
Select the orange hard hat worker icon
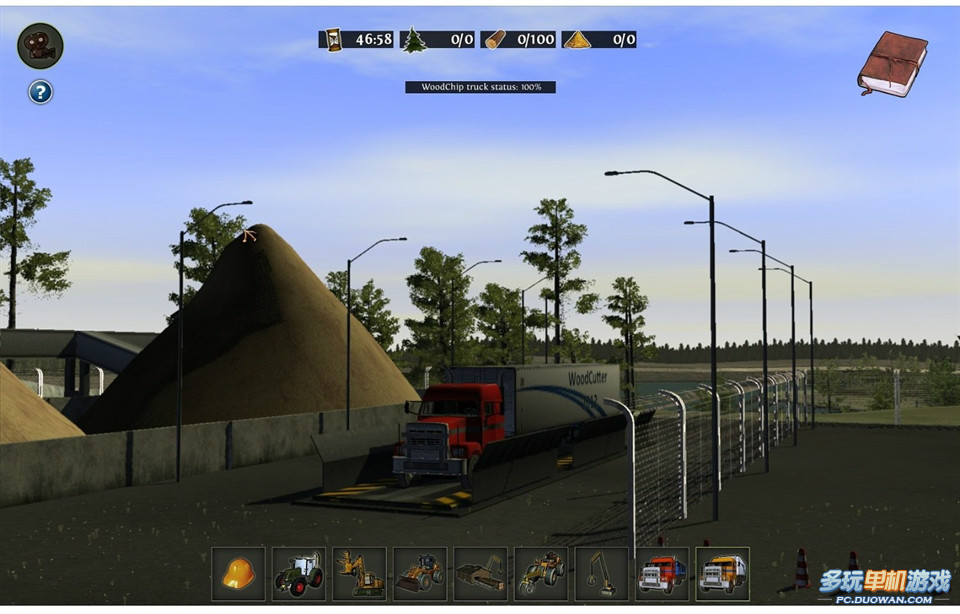click(x=238, y=573)
